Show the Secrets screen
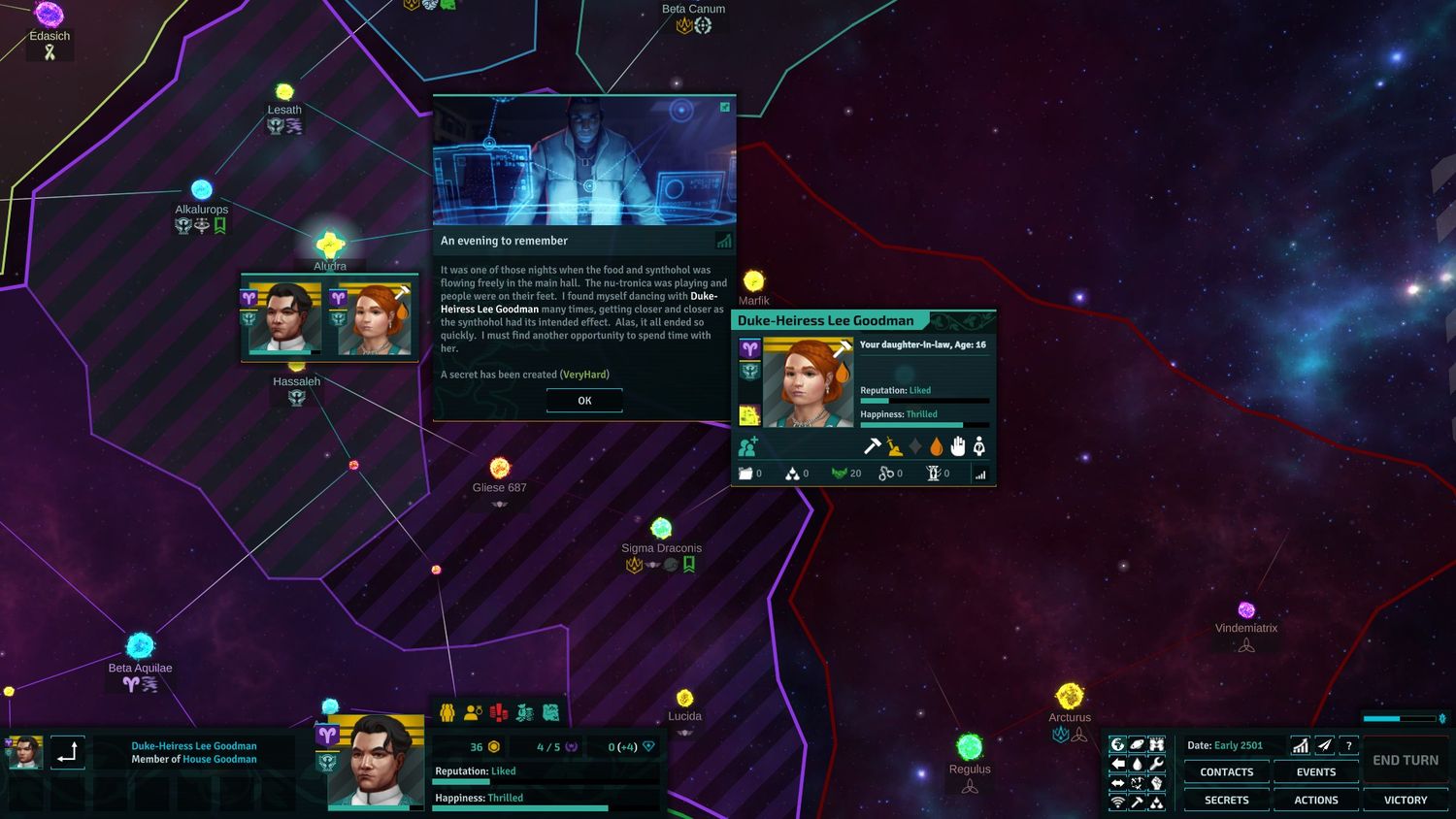 click(x=1226, y=801)
